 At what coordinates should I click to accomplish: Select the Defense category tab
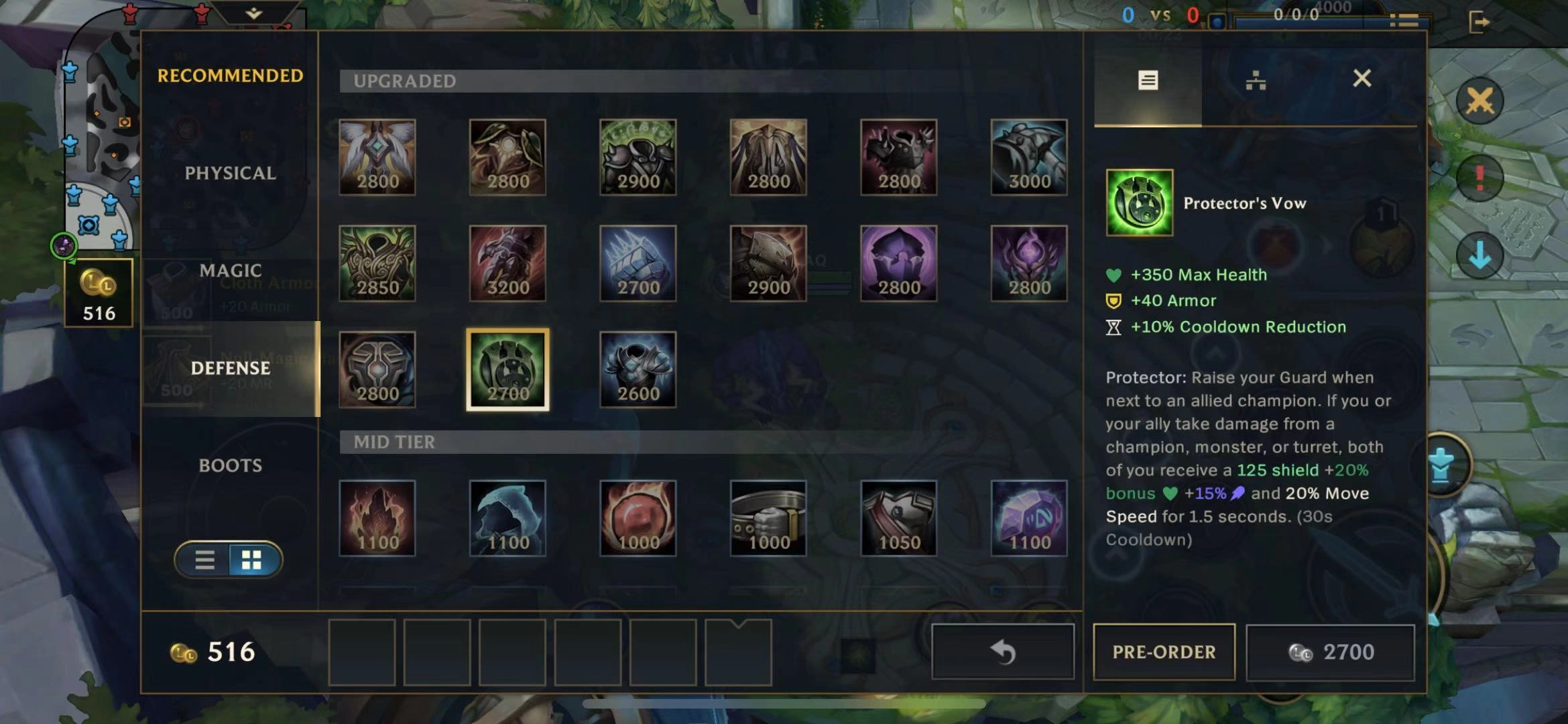(x=230, y=368)
